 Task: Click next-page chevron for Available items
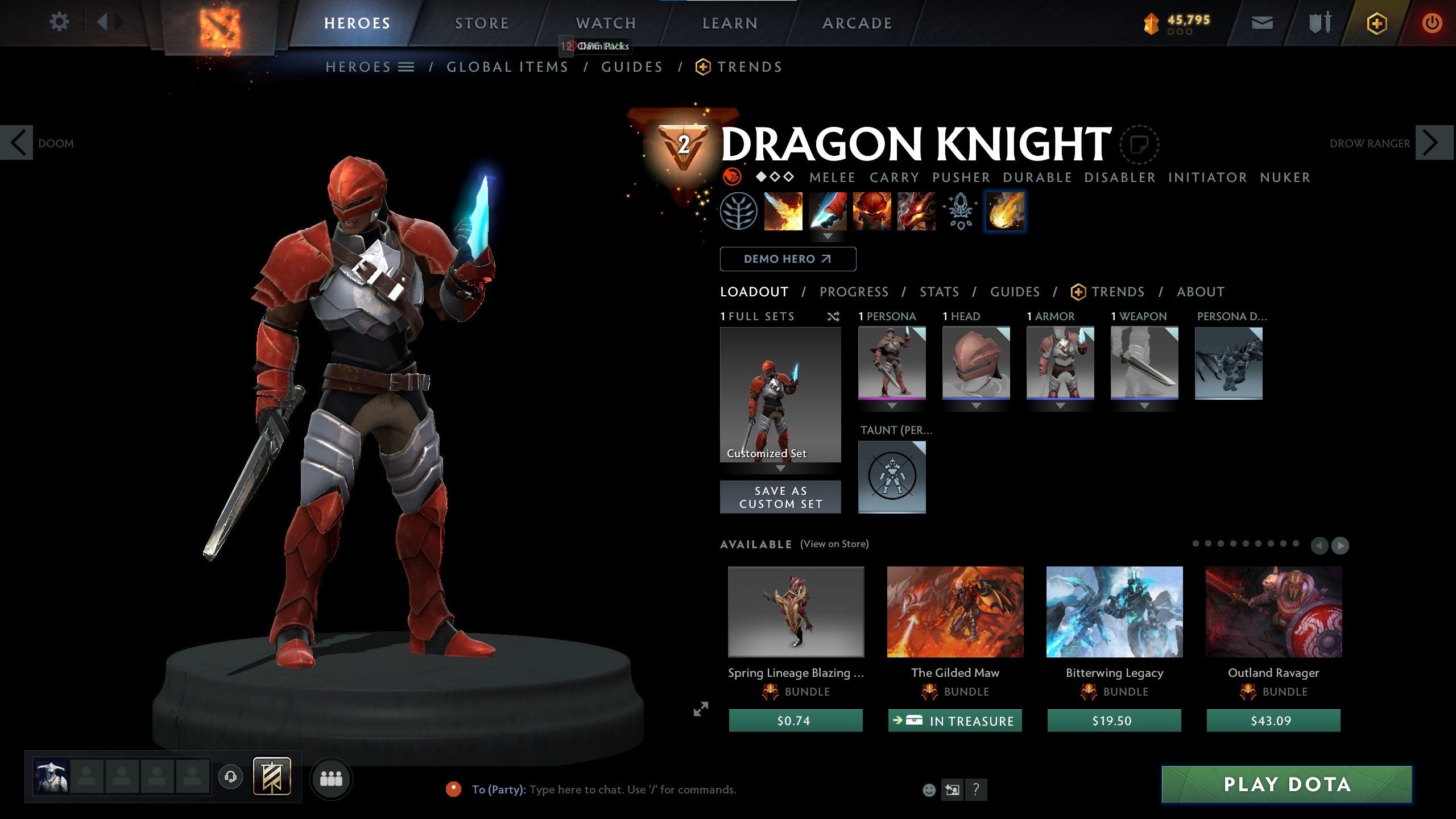pos(1339,545)
